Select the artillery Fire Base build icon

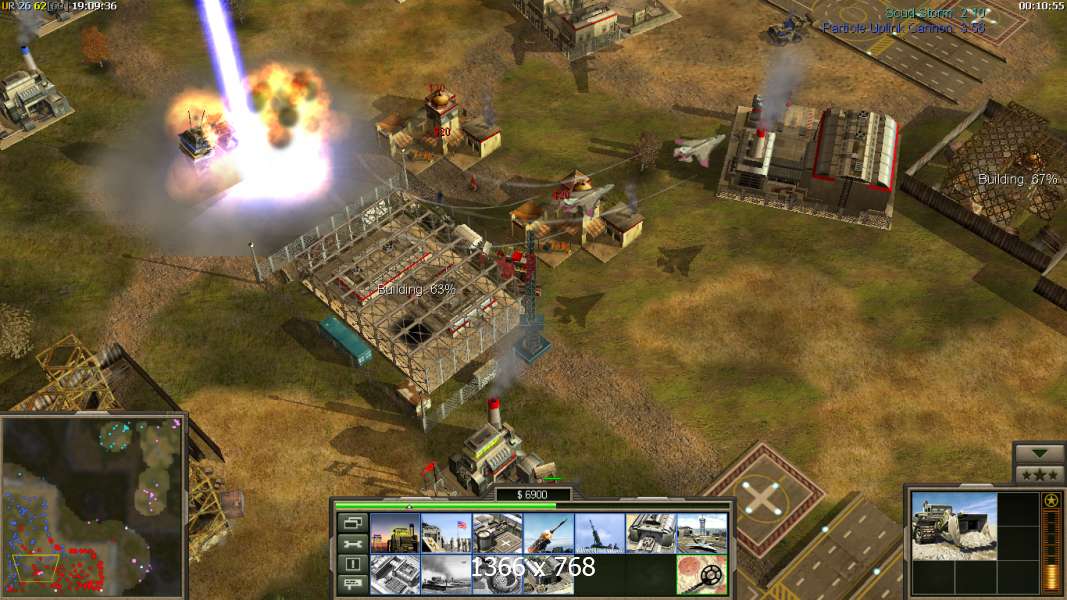599,533
